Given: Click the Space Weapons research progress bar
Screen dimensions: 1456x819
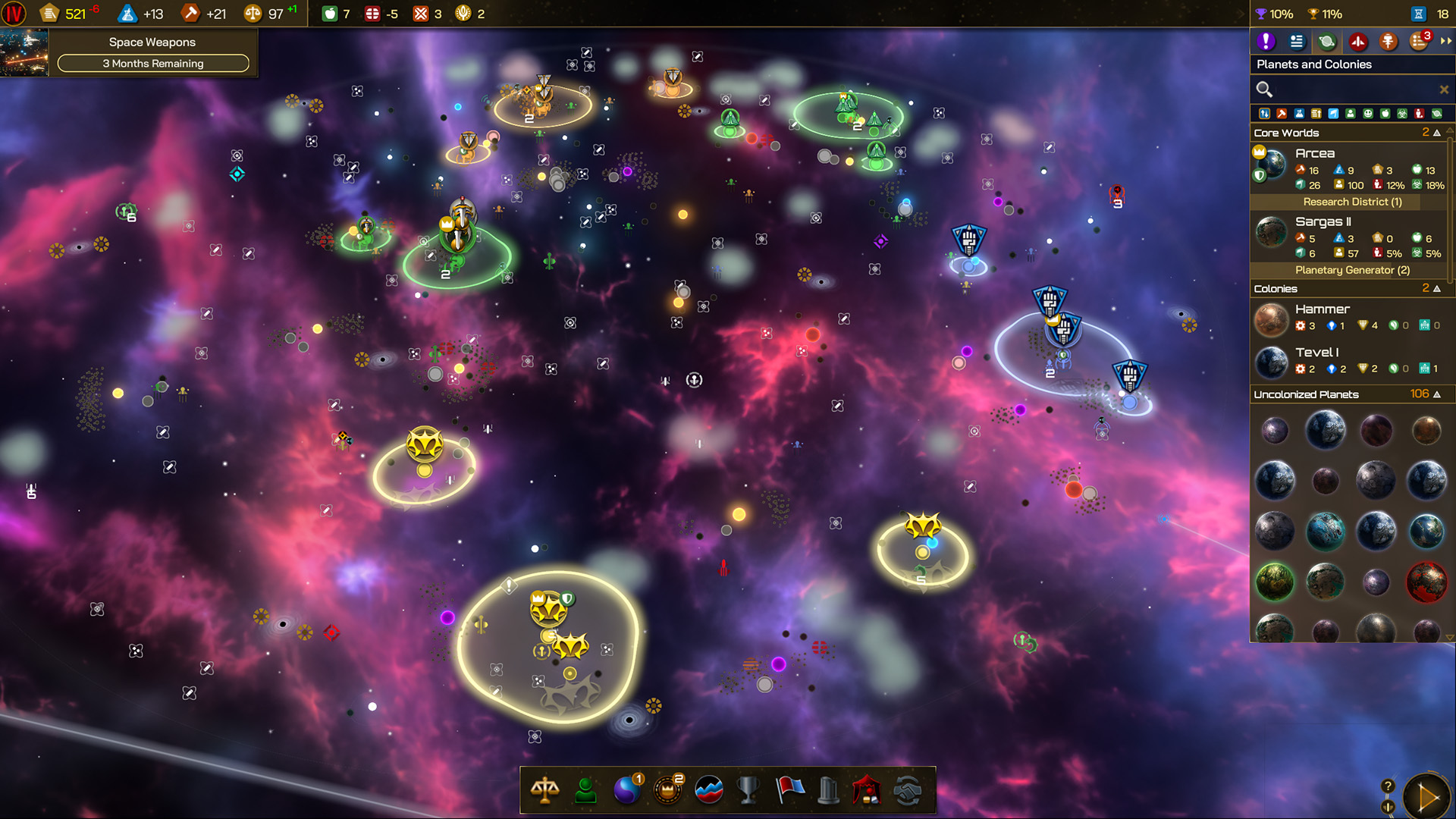Looking at the screenshot, I should [x=153, y=64].
